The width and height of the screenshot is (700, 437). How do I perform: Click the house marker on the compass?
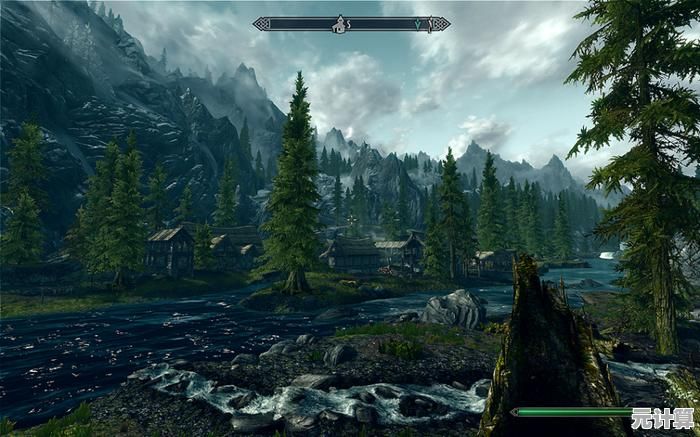(339, 23)
